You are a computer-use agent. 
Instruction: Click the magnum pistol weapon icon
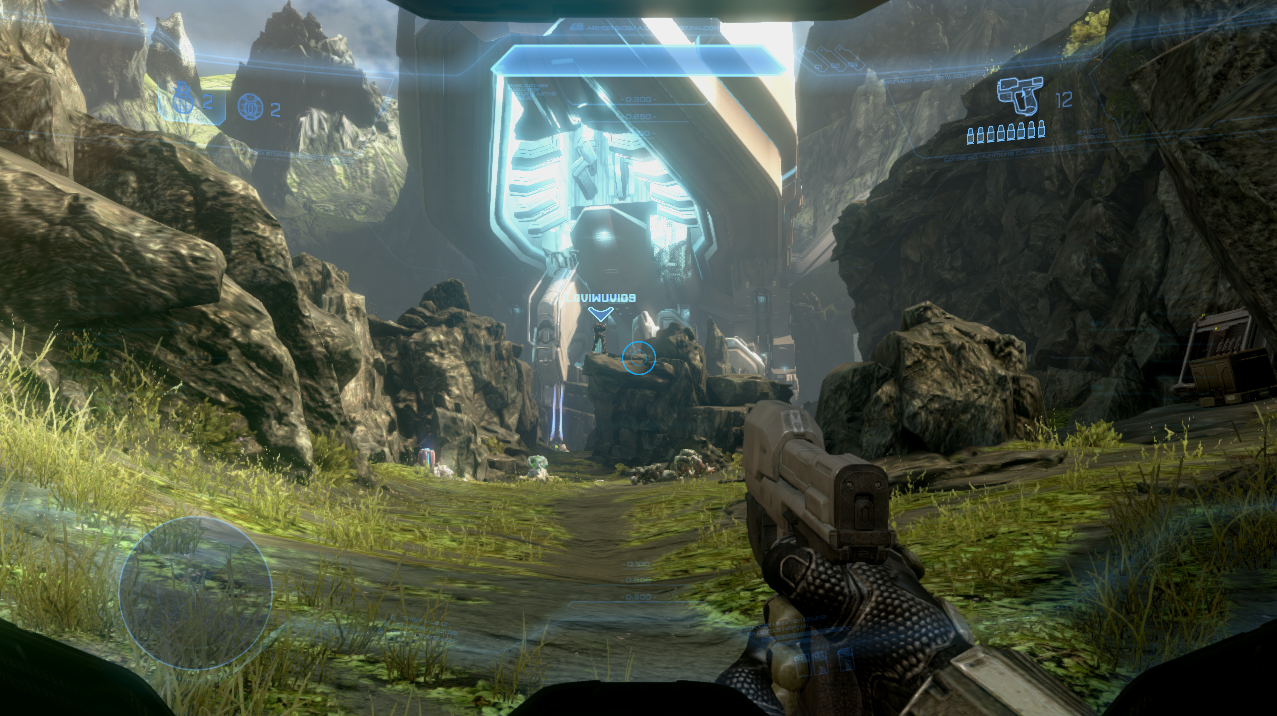click(1020, 96)
